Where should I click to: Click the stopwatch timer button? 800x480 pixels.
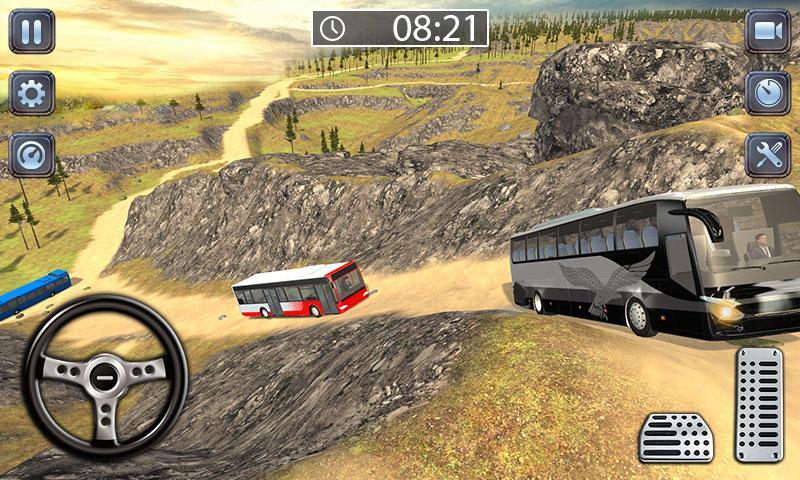click(x=767, y=93)
